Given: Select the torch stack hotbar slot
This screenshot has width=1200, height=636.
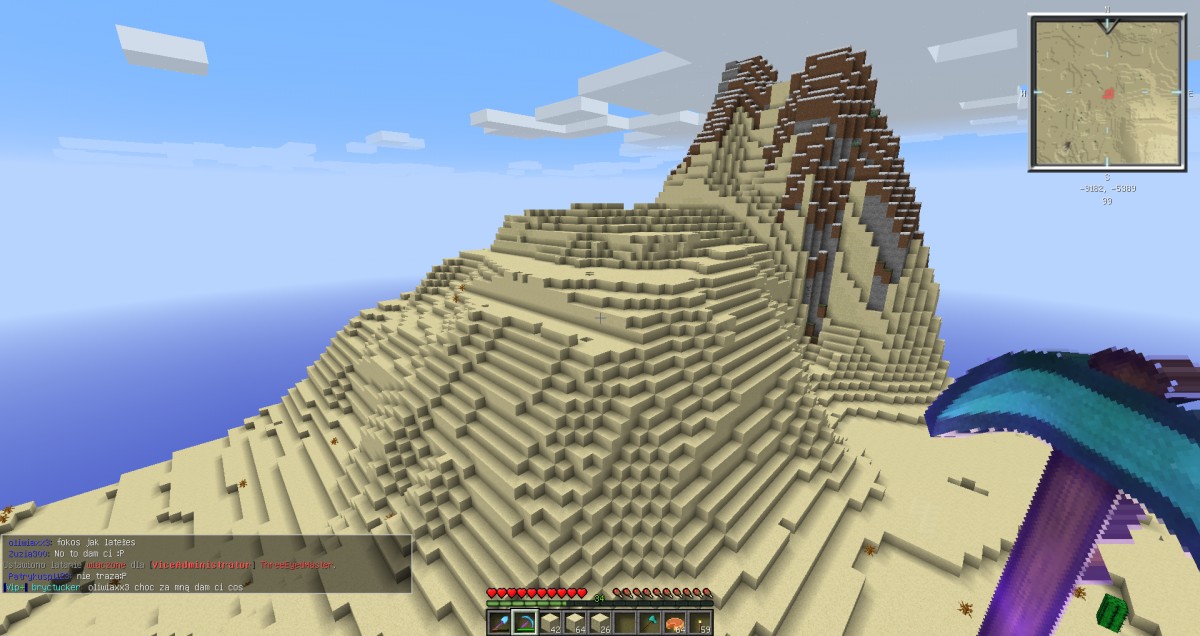Looking at the screenshot, I should tap(699, 623).
